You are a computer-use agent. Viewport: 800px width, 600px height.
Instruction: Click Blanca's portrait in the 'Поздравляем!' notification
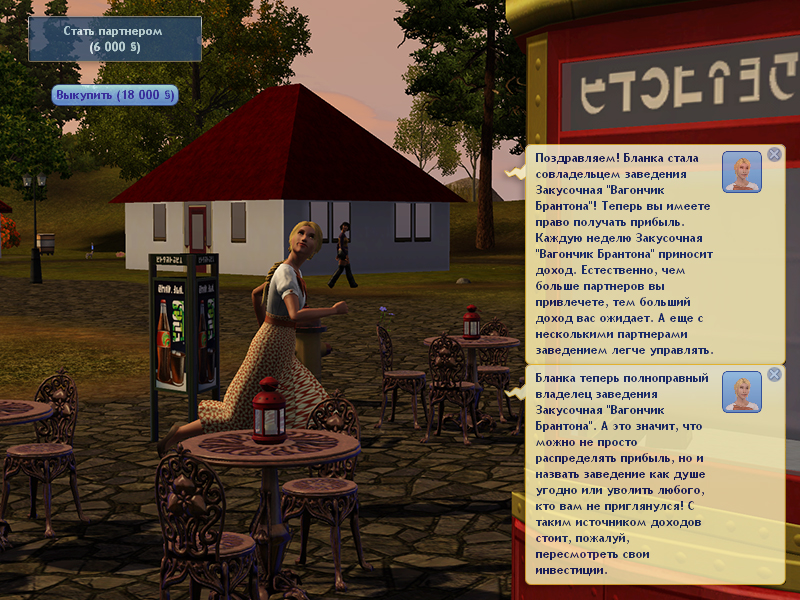click(x=741, y=172)
